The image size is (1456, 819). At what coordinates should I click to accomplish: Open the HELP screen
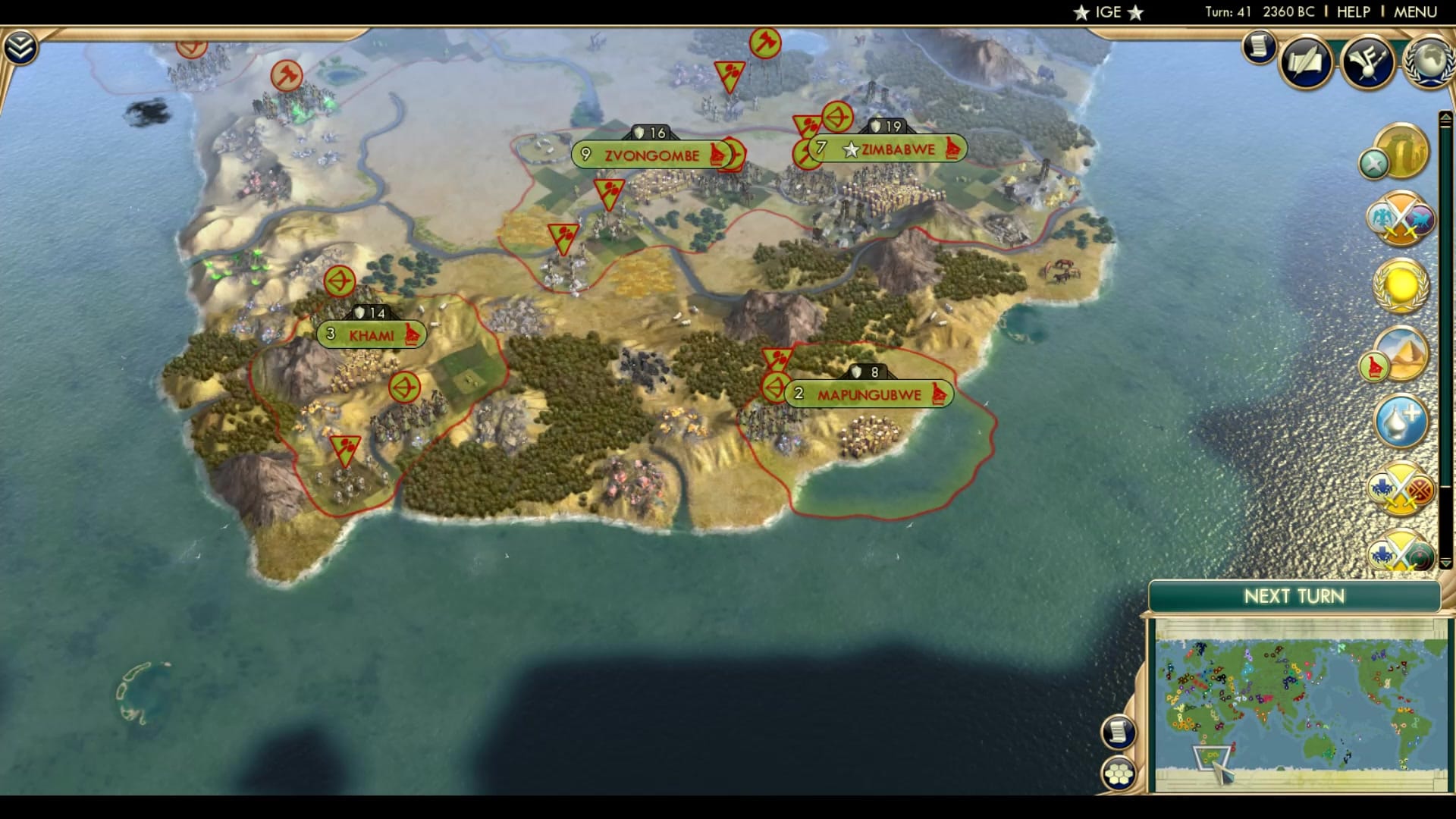[1354, 11]
